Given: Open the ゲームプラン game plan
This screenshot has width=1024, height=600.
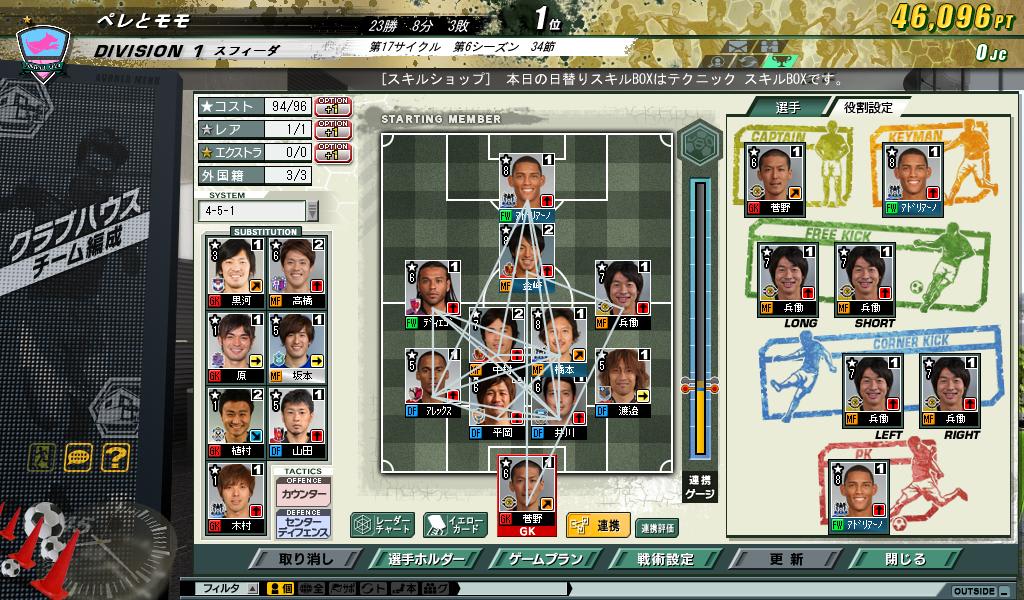Looking at the screenshot, I should click(x=545, y=559).
